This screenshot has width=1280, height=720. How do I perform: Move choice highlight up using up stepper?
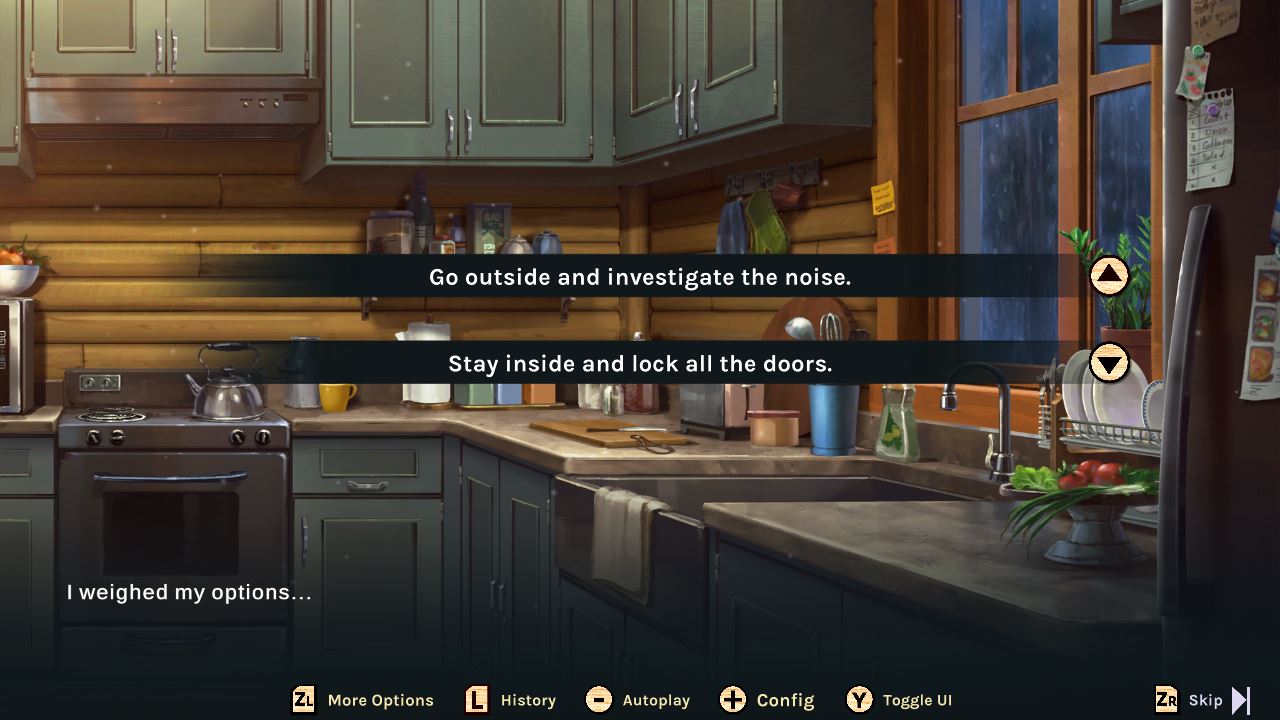[1108, 277]
